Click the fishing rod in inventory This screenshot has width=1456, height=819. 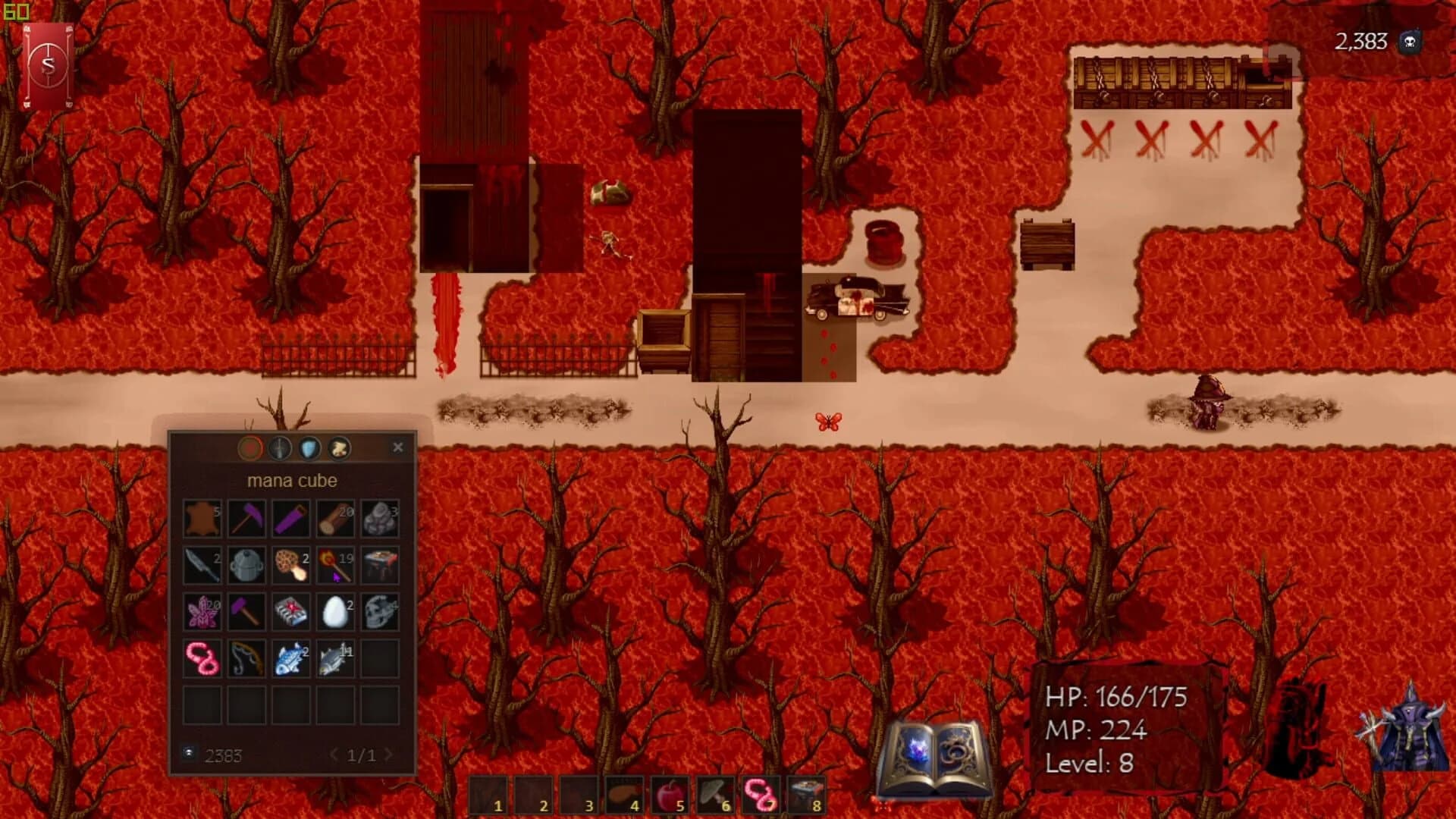tap(245, 658)
